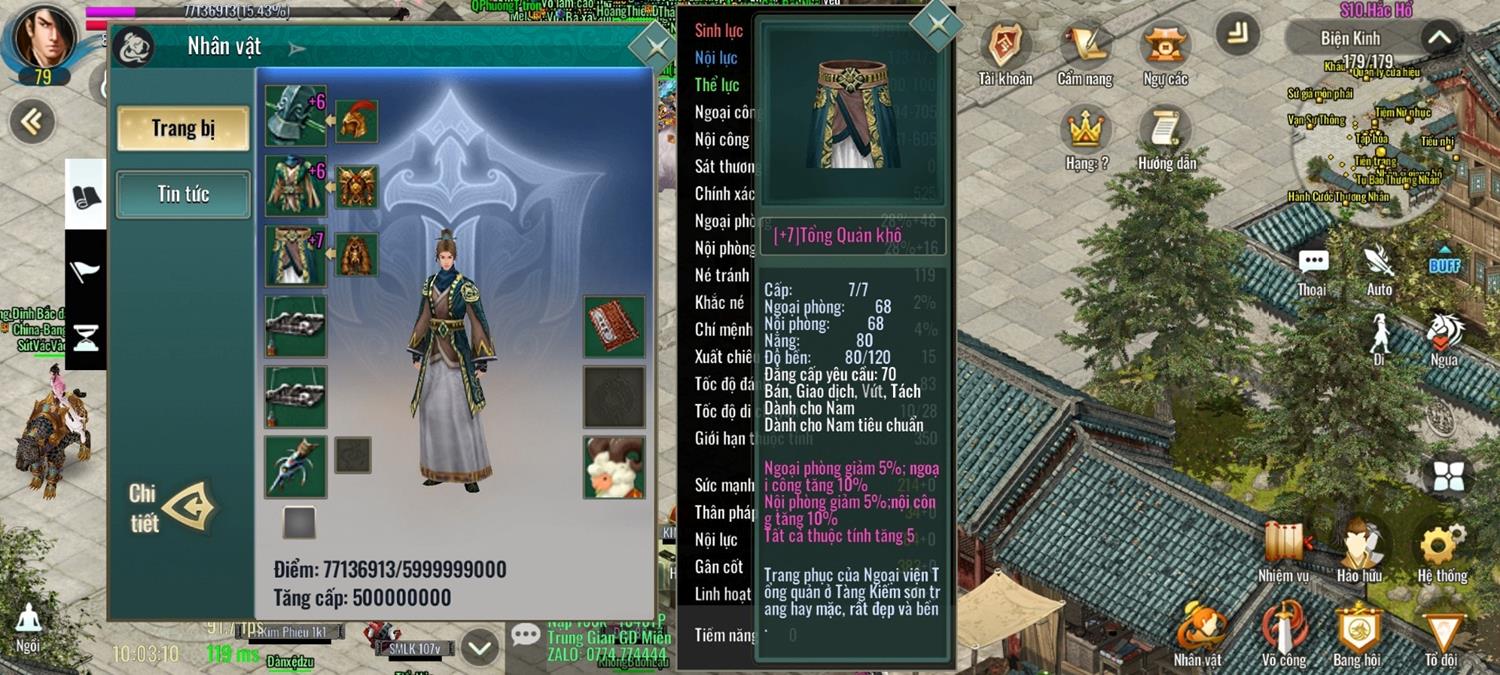Open the BUFF menu

coord(1444,261)
